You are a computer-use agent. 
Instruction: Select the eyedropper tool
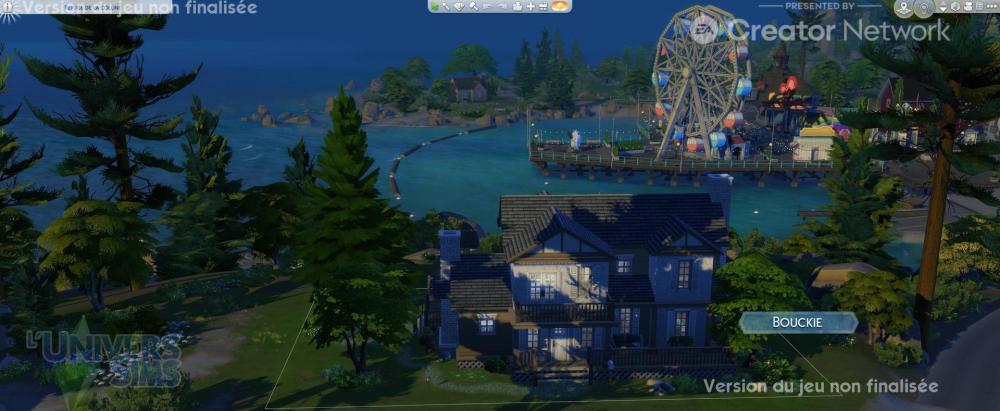(x=447, y=6)
